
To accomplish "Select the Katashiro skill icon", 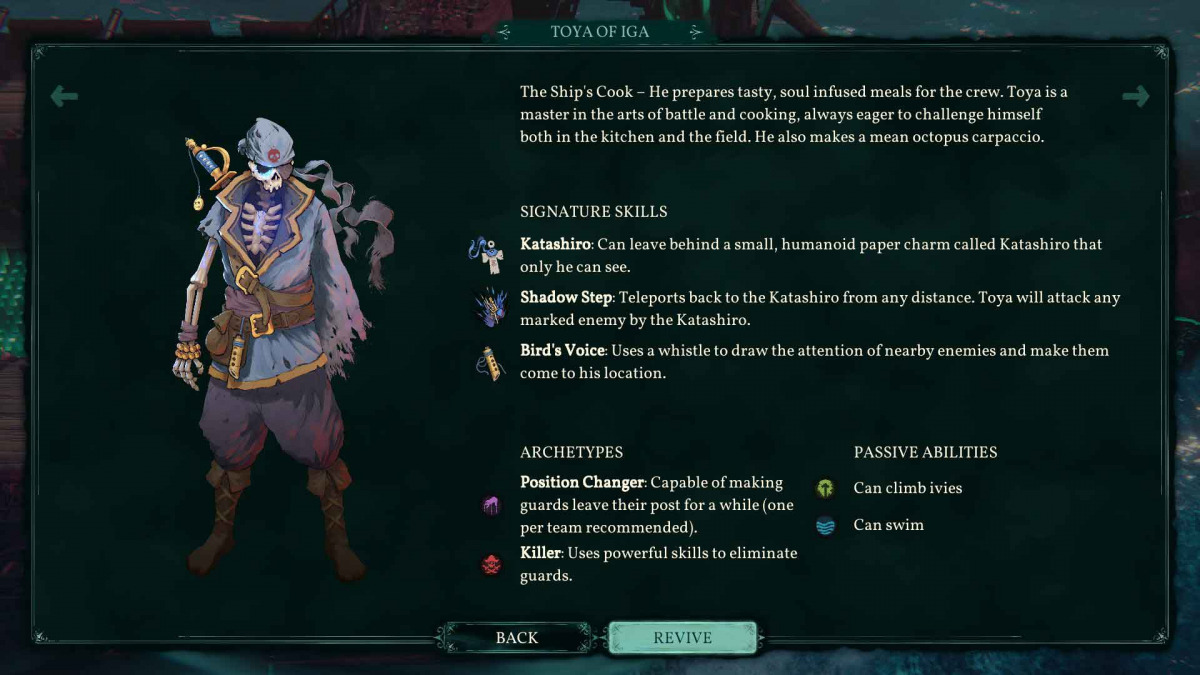I will (x=488, y=254).
